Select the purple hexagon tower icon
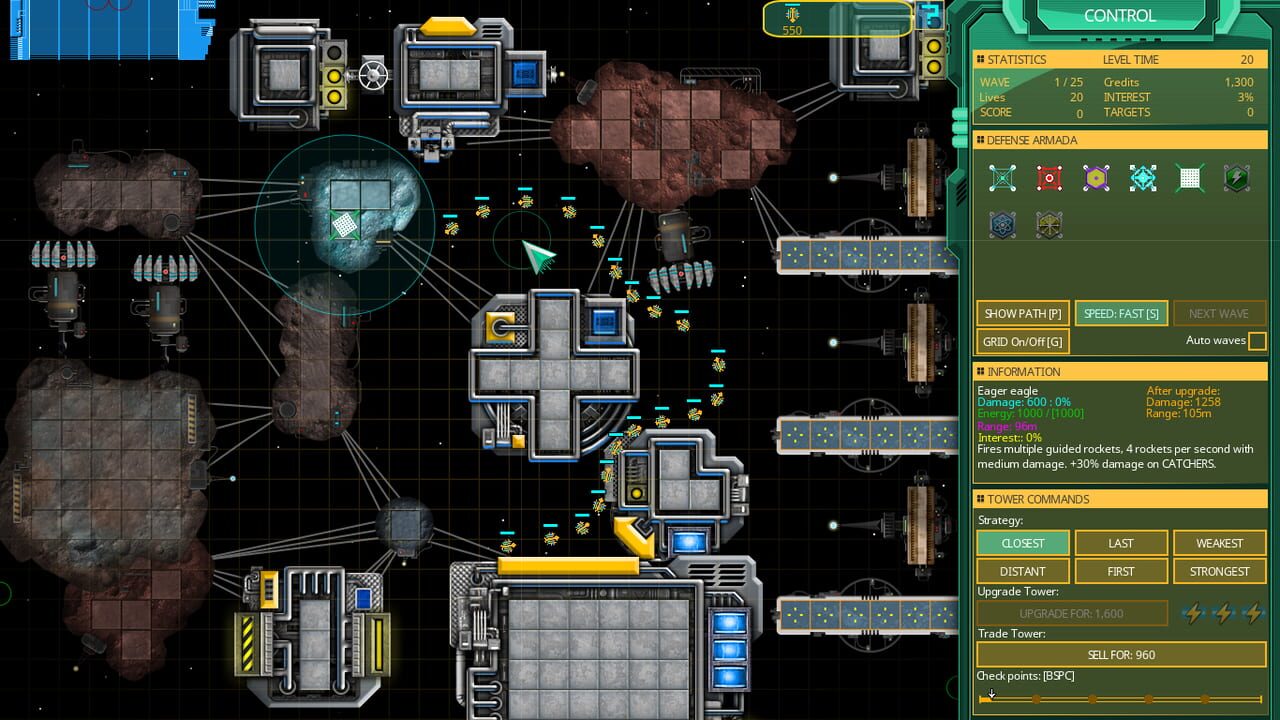This screenshot has width=1280, height=720. 1096,177
